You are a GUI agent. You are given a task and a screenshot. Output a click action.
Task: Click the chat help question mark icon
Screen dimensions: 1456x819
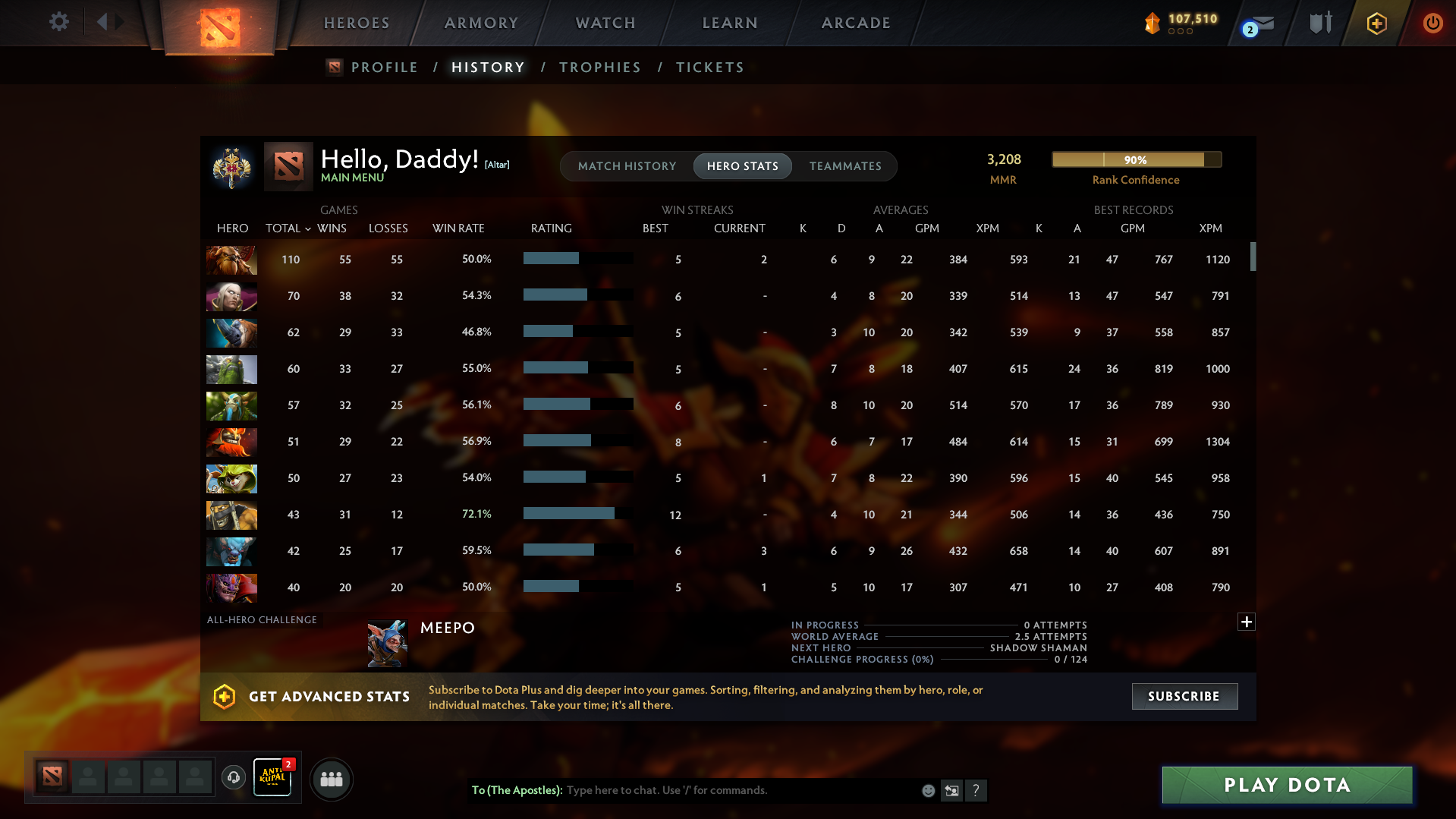point(976,790)
